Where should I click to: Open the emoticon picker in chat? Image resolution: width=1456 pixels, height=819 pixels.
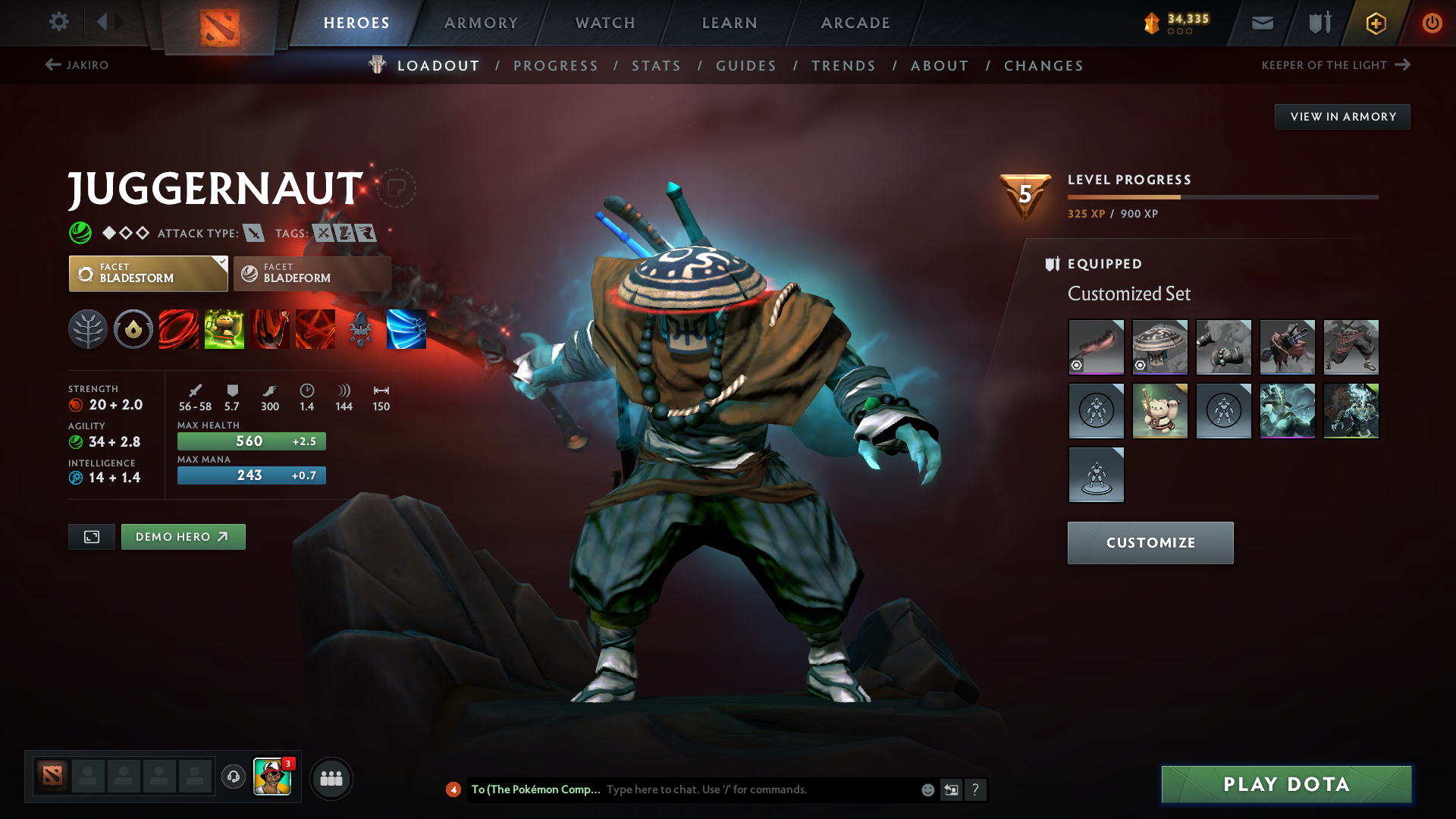coord(927,789)
